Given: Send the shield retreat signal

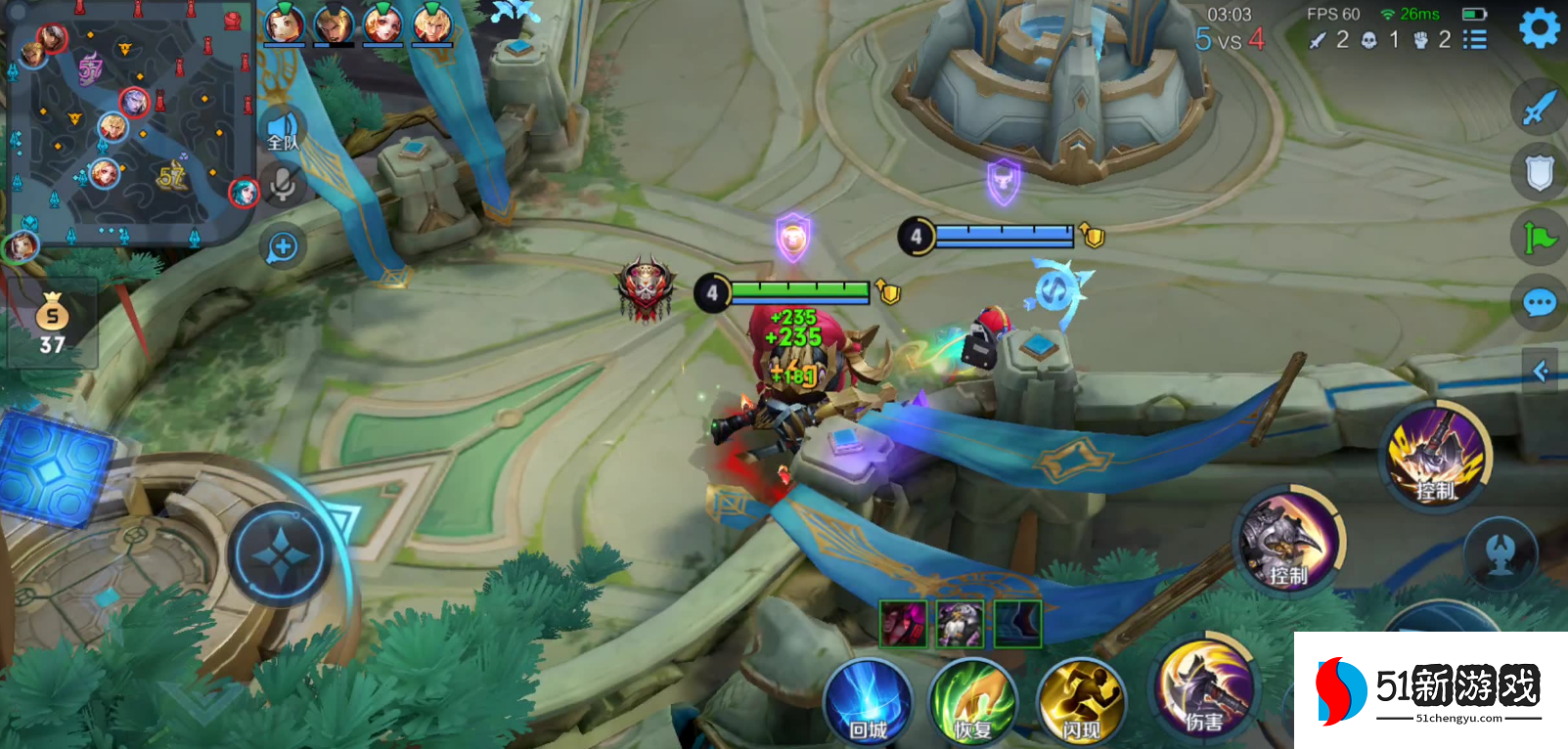Looking at the screenshot, I should (x=1539, y=173).
